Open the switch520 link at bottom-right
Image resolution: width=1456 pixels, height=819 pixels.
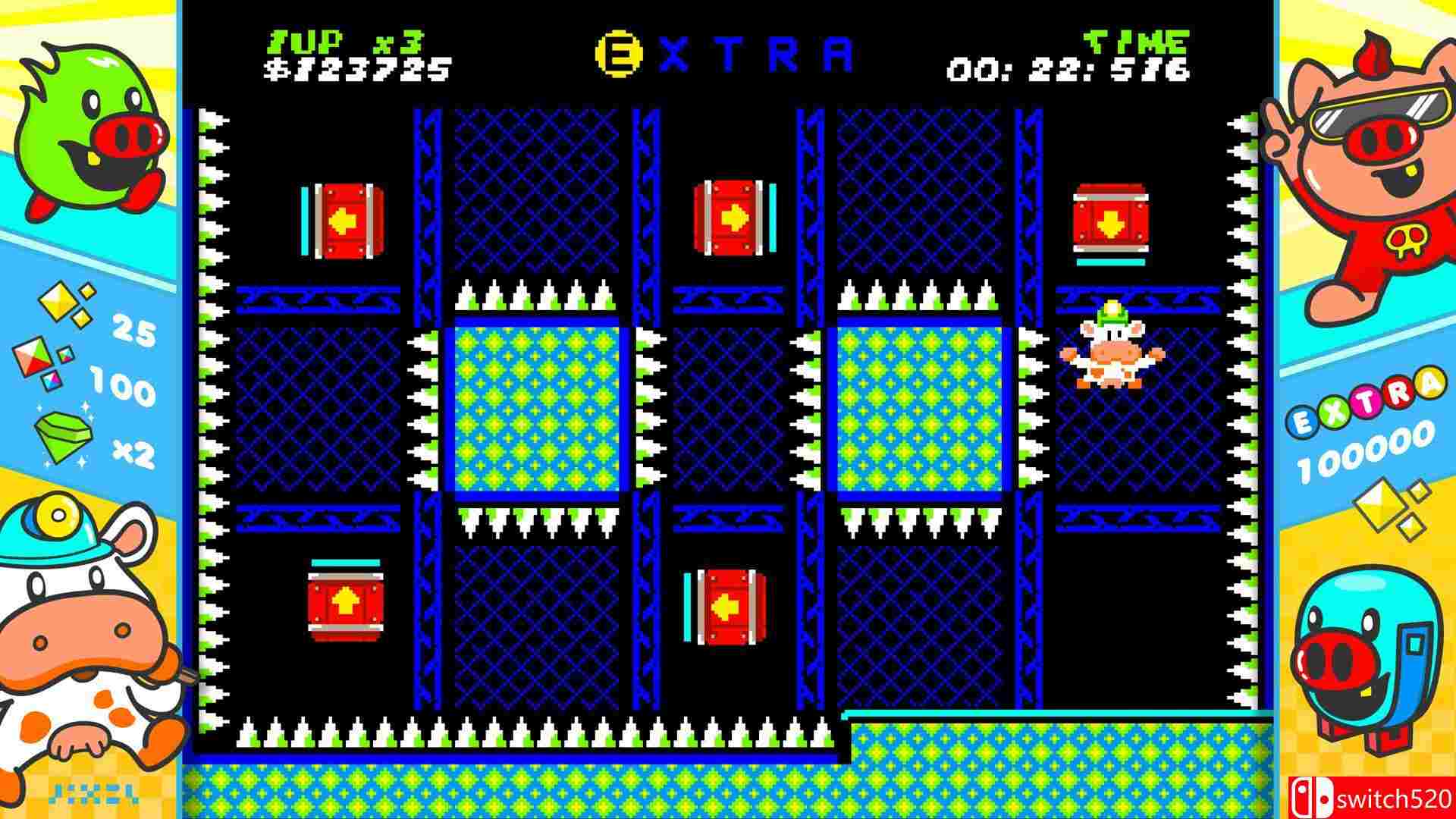(1395, 798)
